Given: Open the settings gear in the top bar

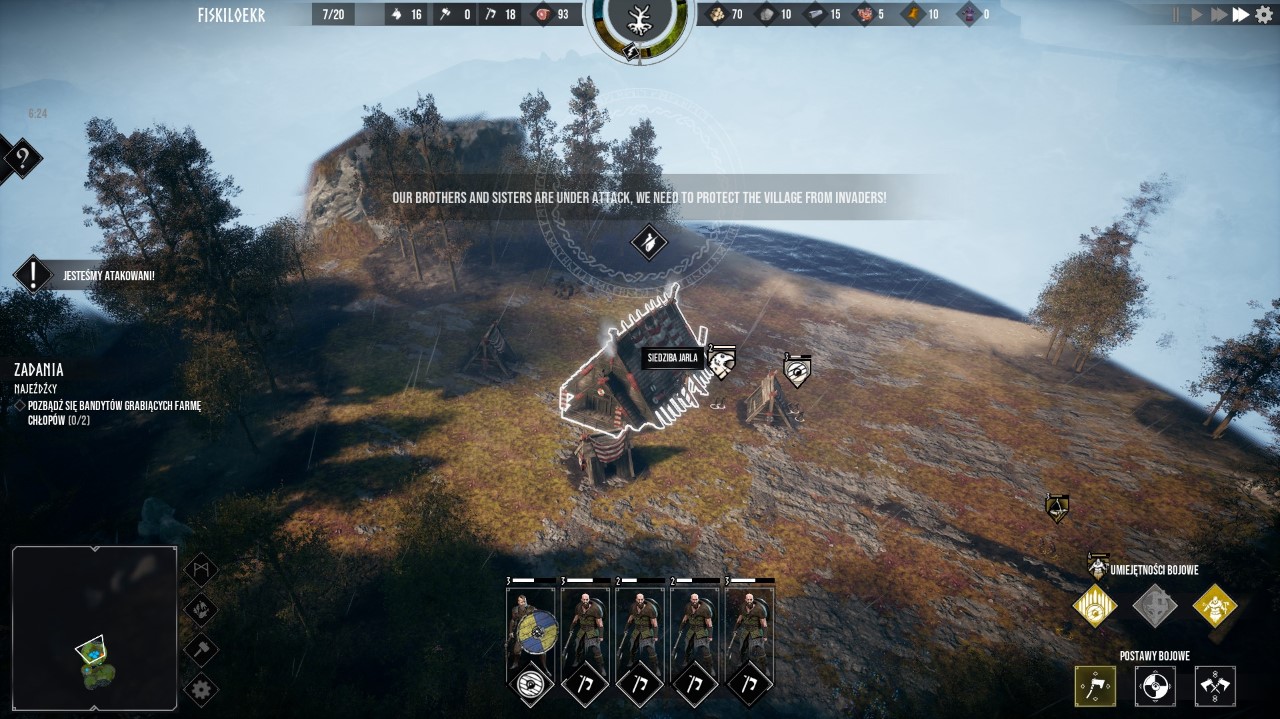Looking at the screenshot, I should 1264,14.
